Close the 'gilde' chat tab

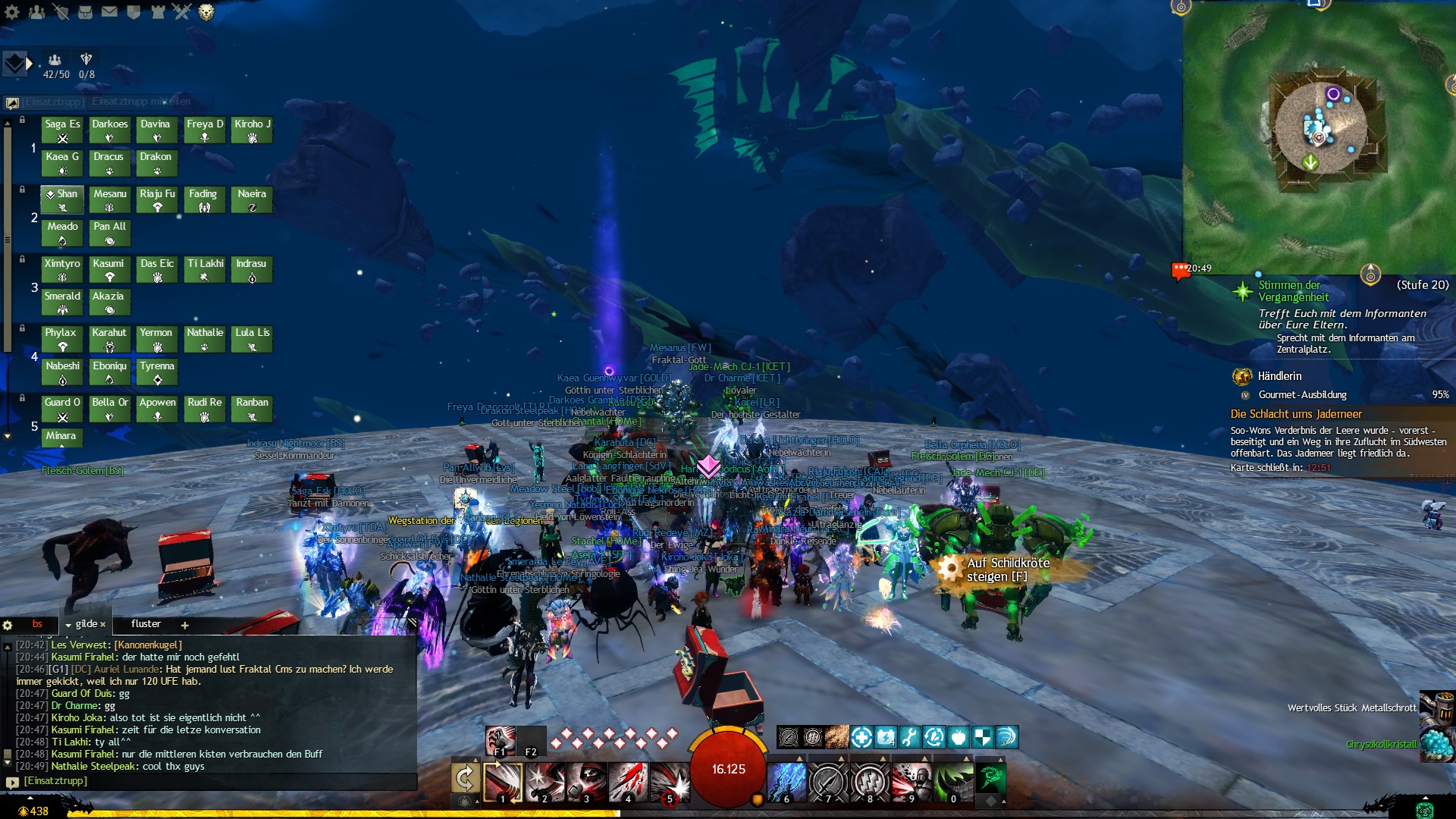(x=103, y=625)
